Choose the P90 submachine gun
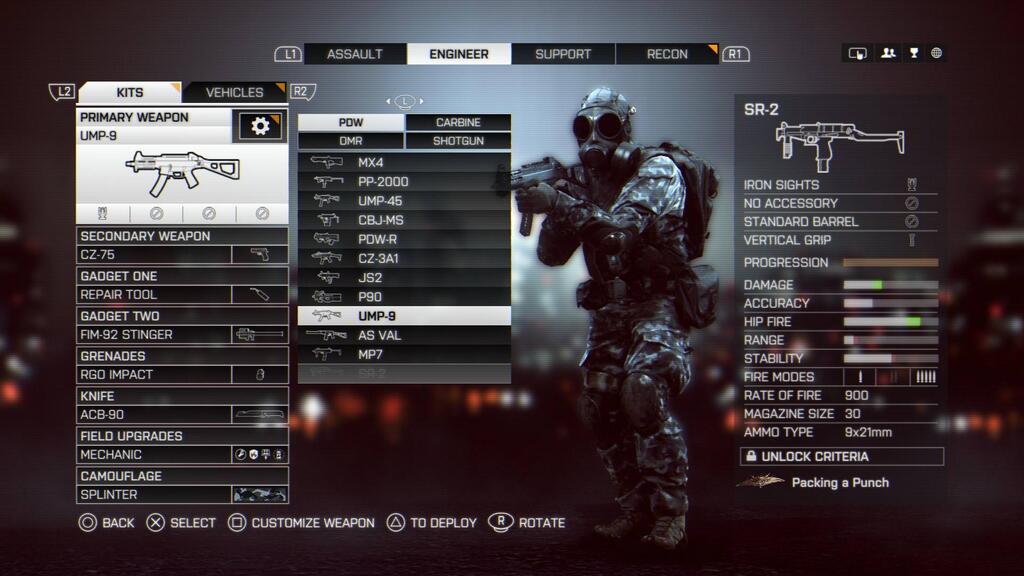The height and width of the screenshot is (576, 1024). pyautogui.click(x=404, y=297)
